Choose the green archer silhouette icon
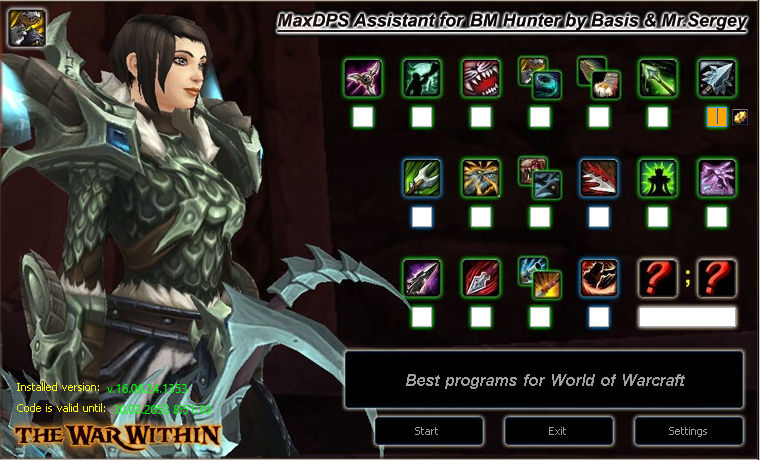760x460 pixels. click(x=421, y=78)
